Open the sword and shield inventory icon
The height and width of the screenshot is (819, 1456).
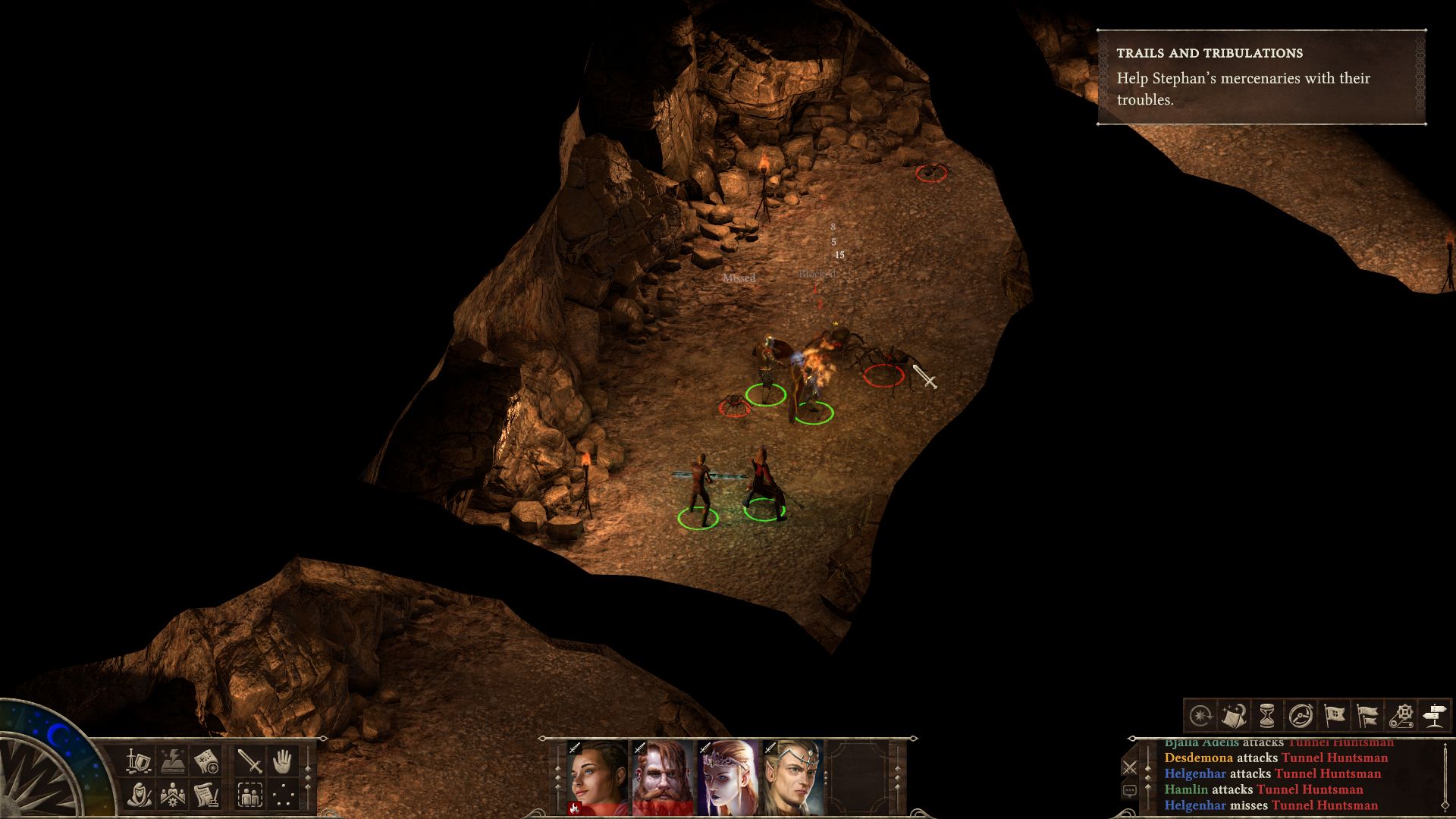tap(139, 760)
